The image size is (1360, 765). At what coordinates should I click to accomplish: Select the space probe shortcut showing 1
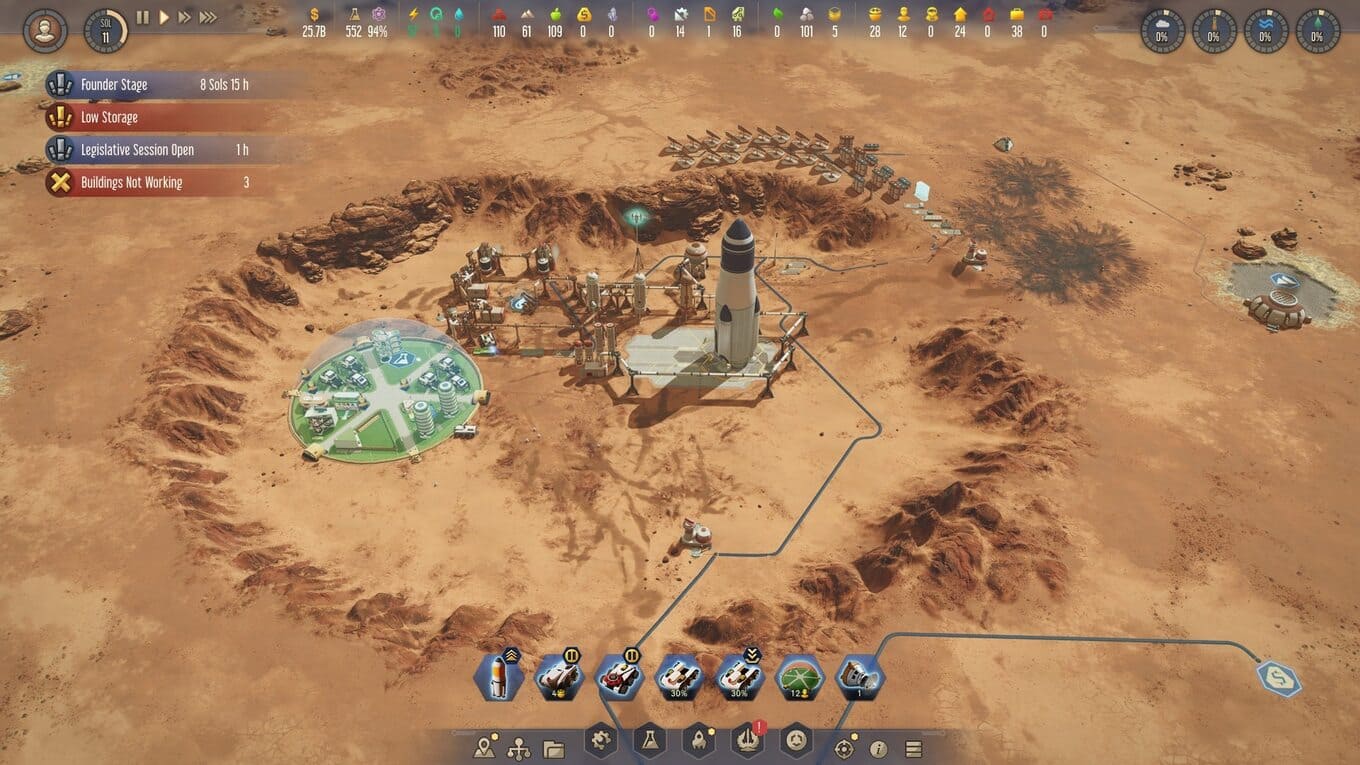tap(859, 677)
